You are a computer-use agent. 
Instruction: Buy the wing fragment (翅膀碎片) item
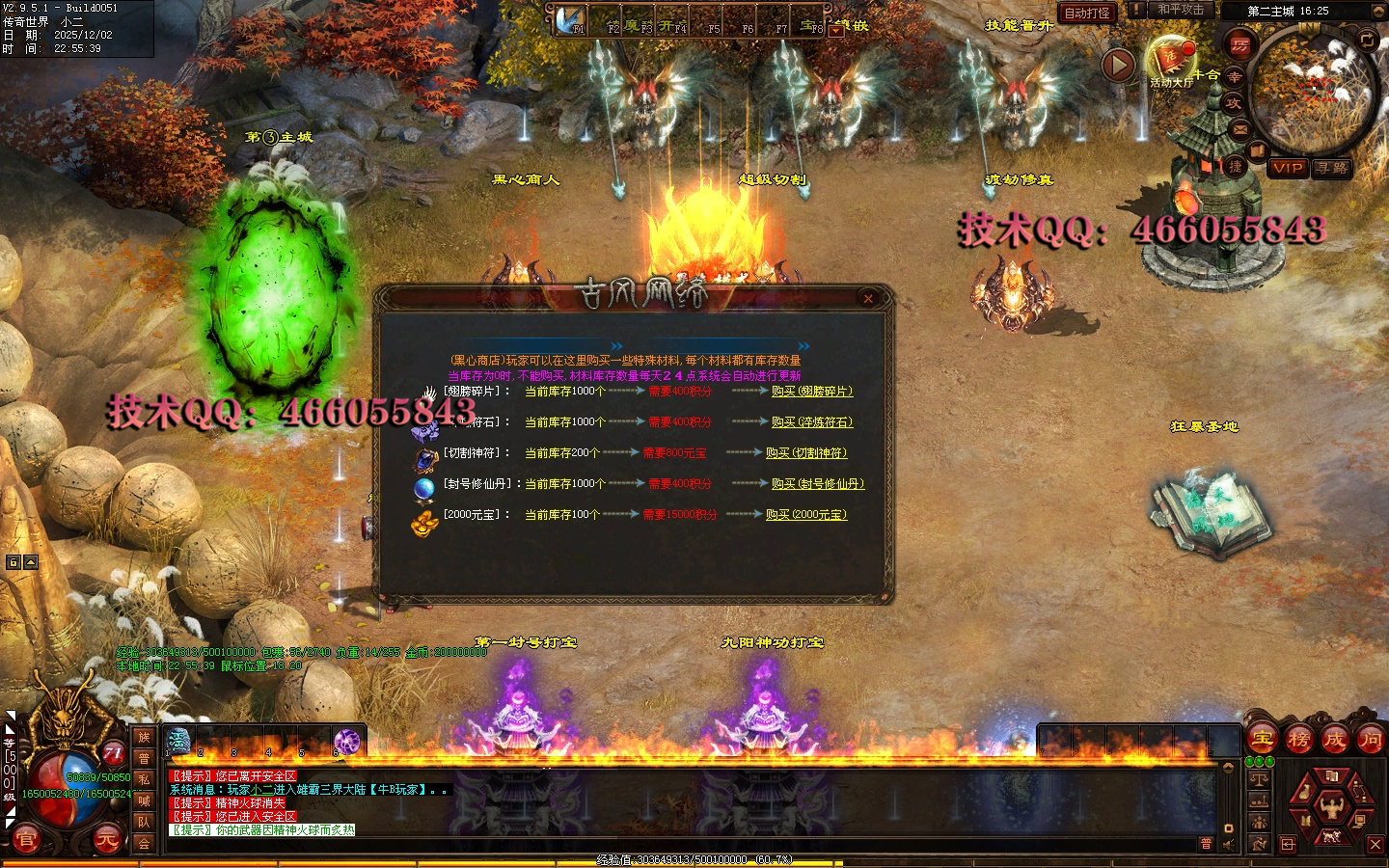click(811, 392)
